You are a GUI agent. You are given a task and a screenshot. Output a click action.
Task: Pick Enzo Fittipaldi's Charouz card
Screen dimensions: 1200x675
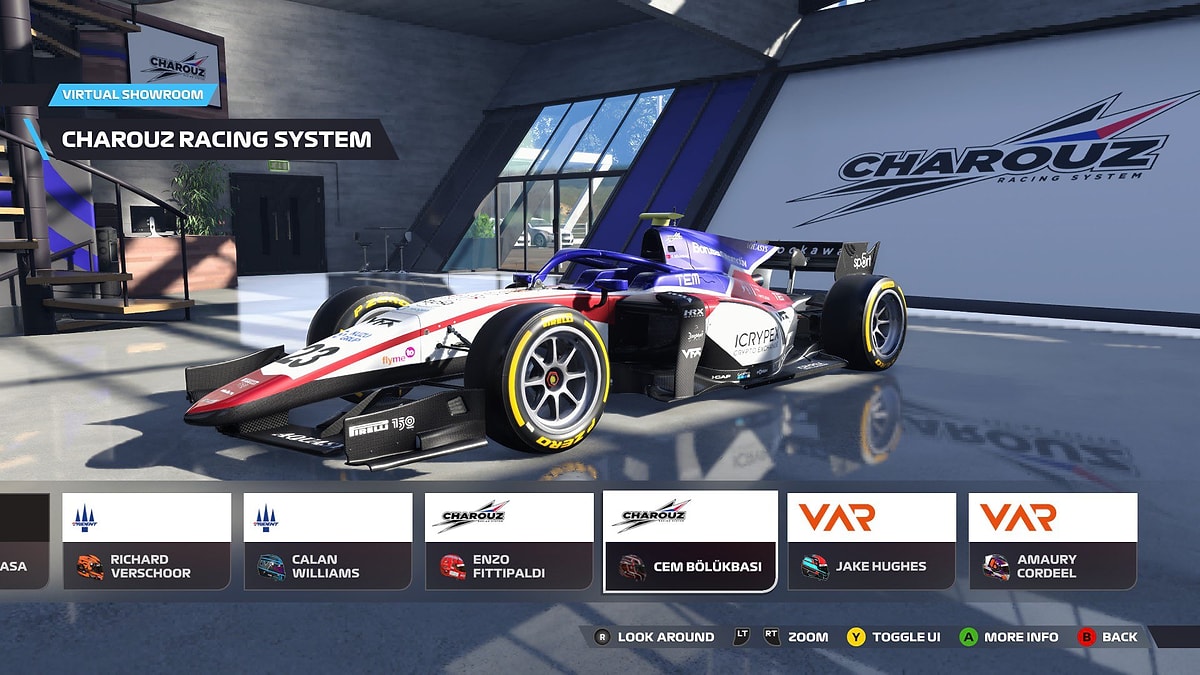pyautogui.click(x=509, y=541)
